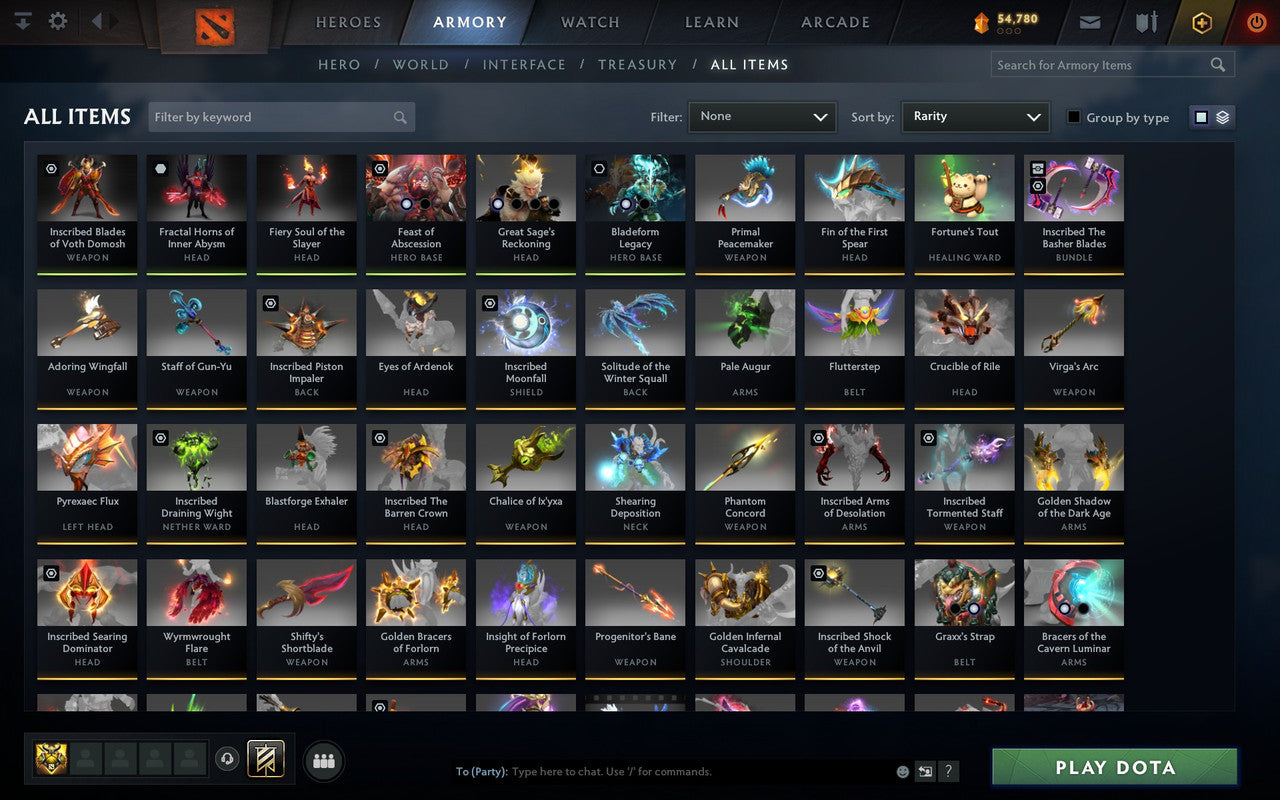Image resolution: width=1280 pixels, height=800 pixels.
Task: Click the power button to exit the game
Action: coord(1256,21)
